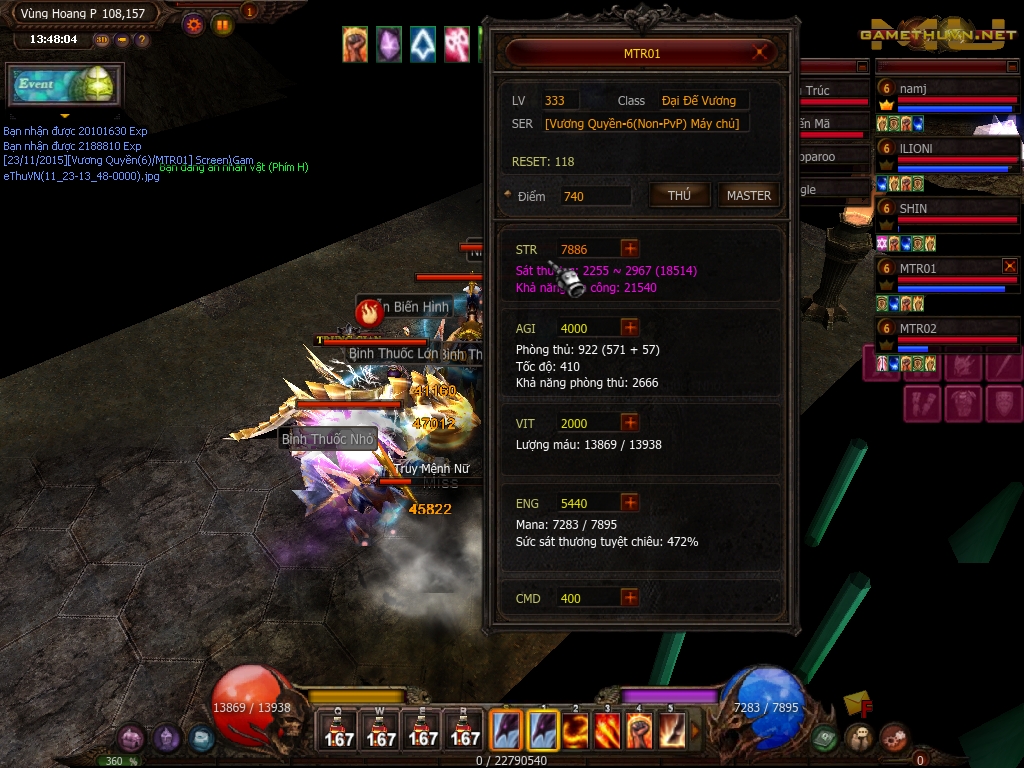The height and width of the screenshot is (768, 1024).
Task: Raise the ENG stat by one
Action: pyautogui.click(x=630, y=503)
